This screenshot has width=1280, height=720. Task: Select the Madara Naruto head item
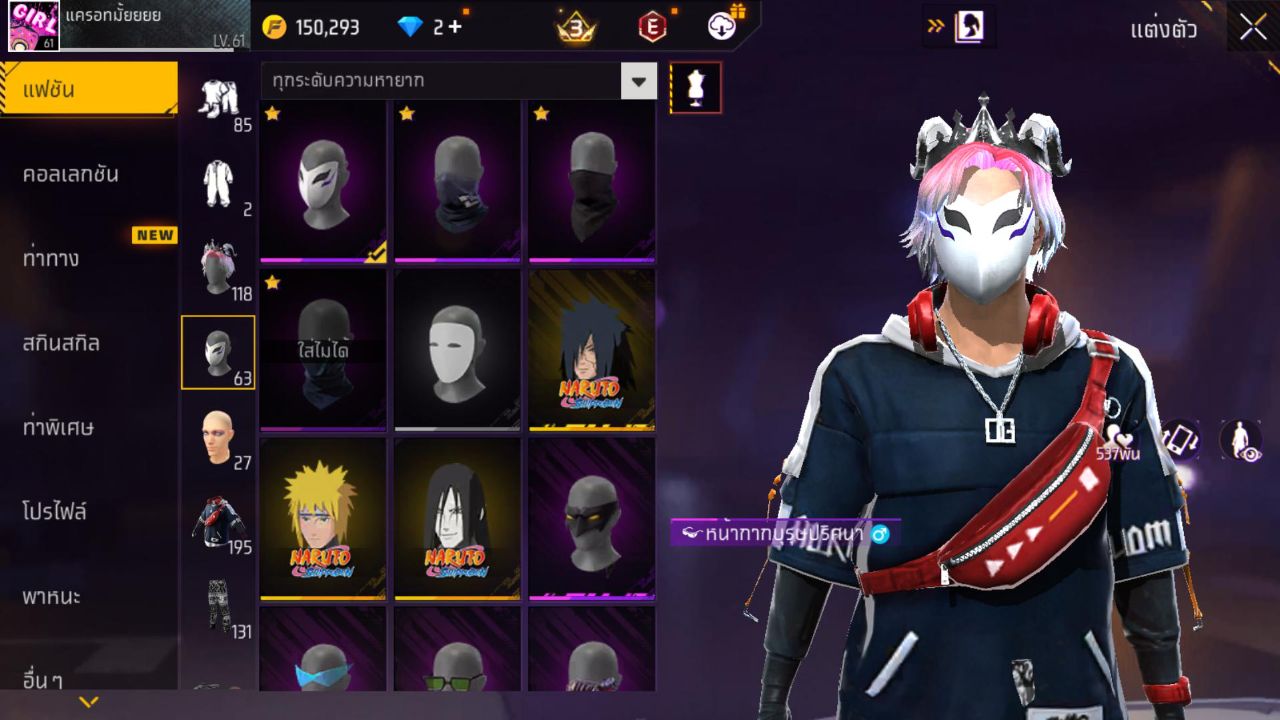tap(591, 350)
